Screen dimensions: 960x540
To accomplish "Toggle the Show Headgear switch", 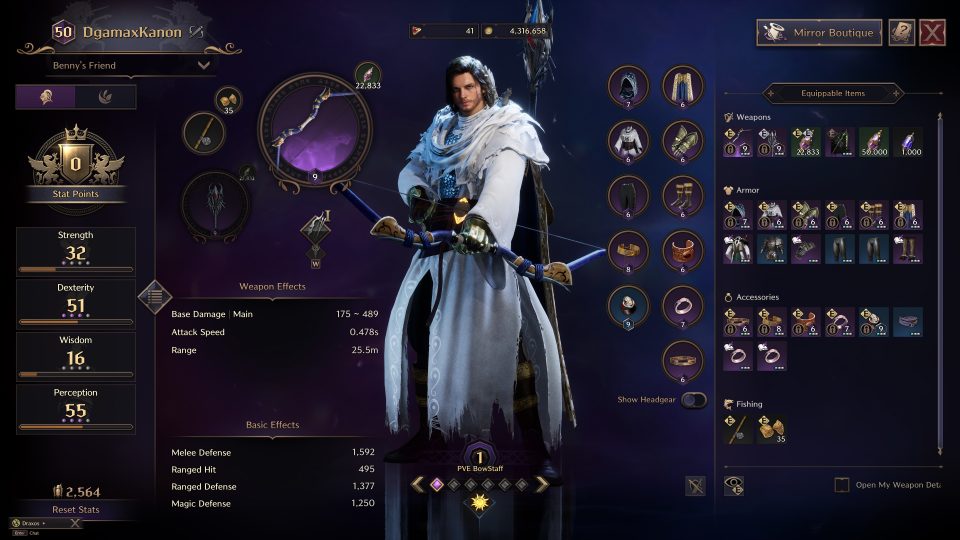I will (x=693, y=400).
